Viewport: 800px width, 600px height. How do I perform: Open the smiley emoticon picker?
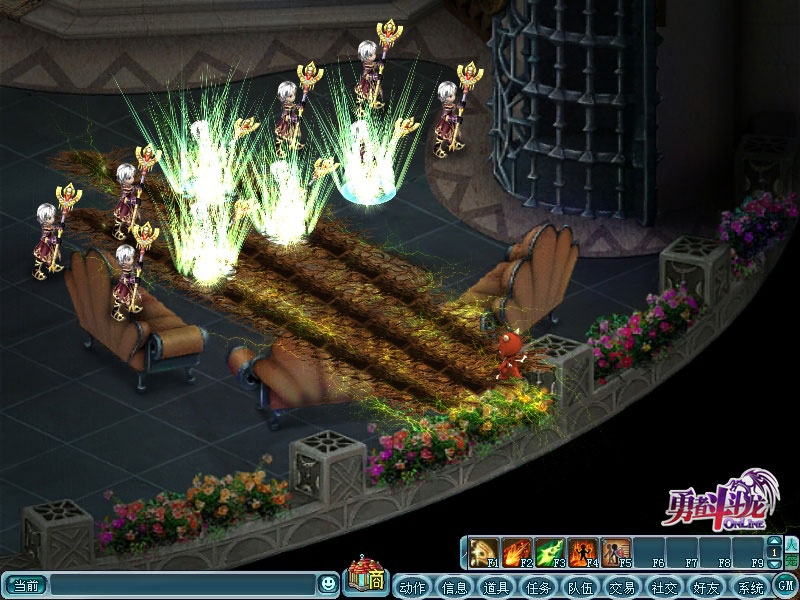pyautogui.click(x=328, y=584)
